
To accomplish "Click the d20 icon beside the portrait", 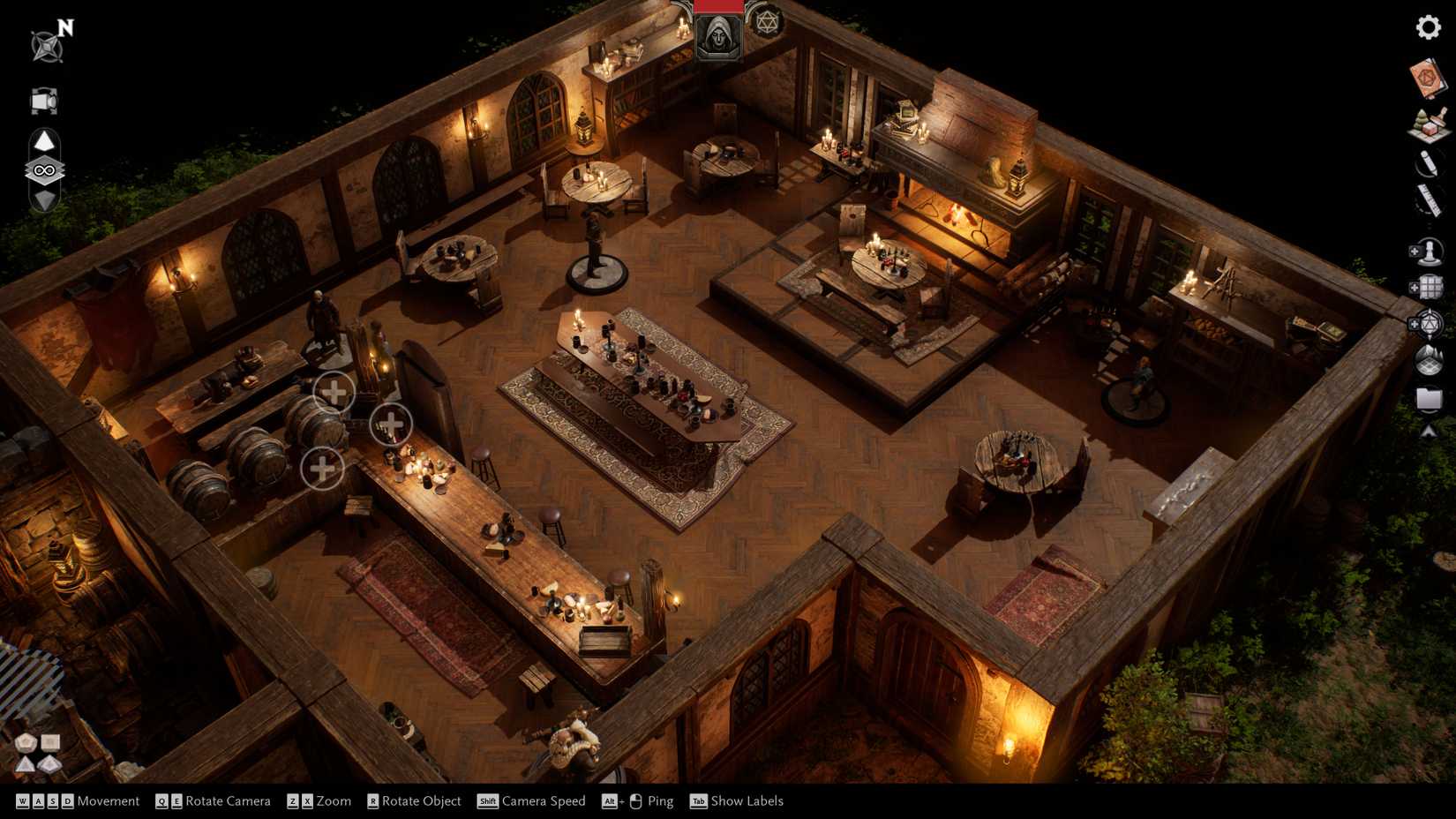I will coord(765,21).
